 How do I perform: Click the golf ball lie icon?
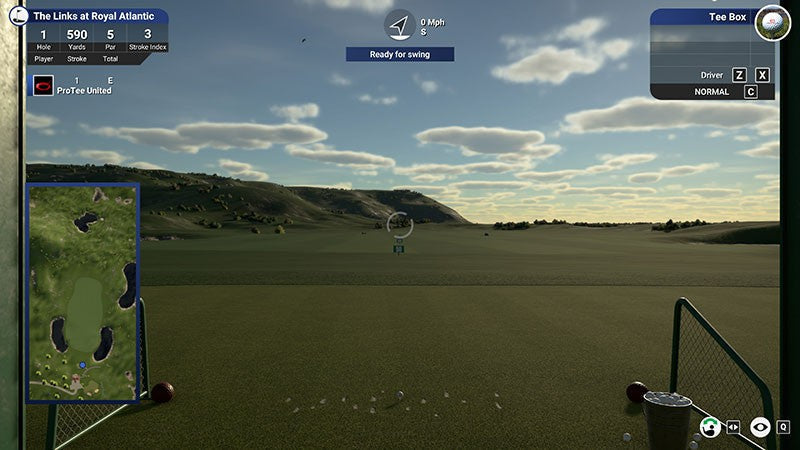coord(772,22)
